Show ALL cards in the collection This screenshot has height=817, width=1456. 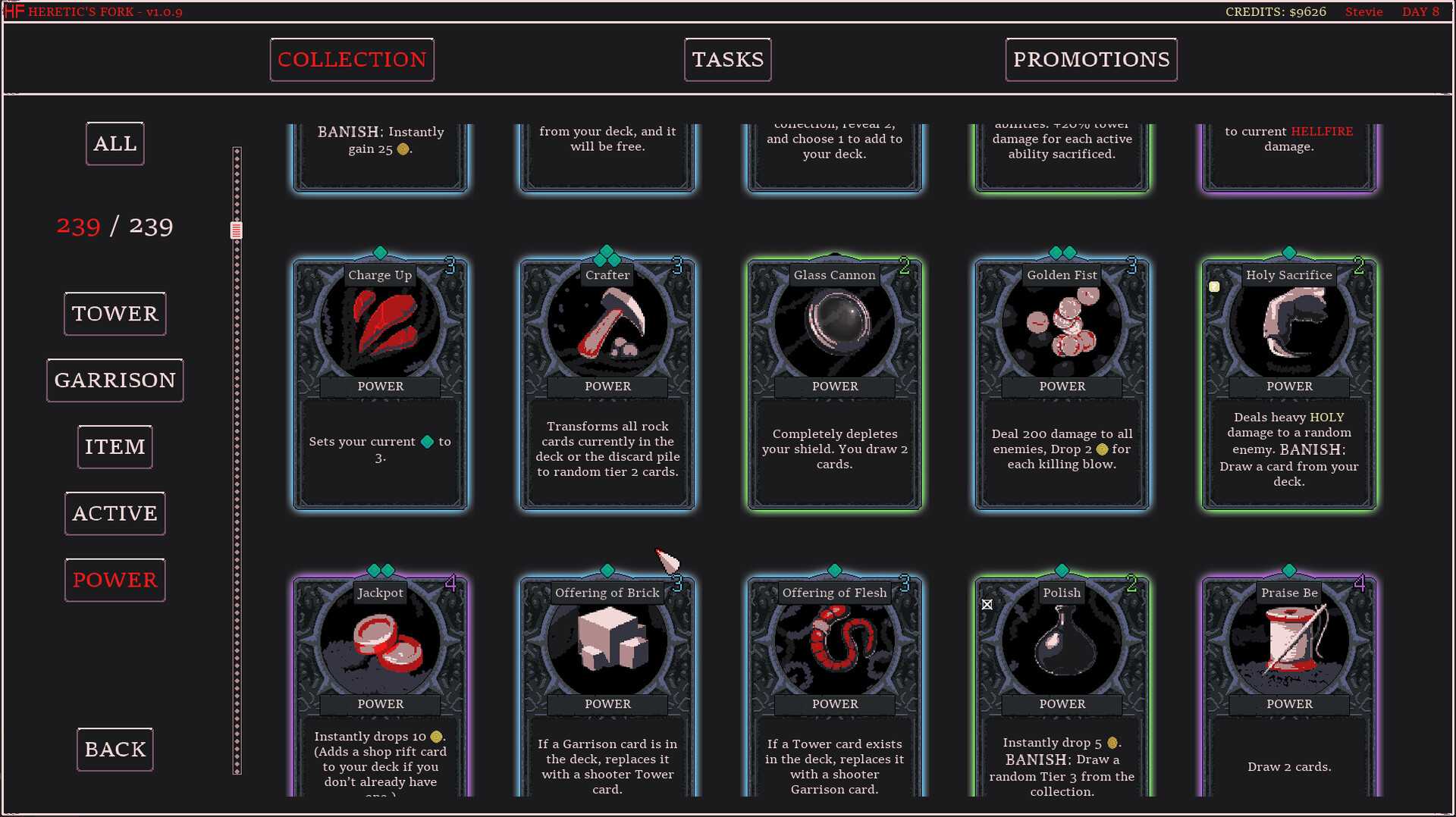tap(115, 142)
